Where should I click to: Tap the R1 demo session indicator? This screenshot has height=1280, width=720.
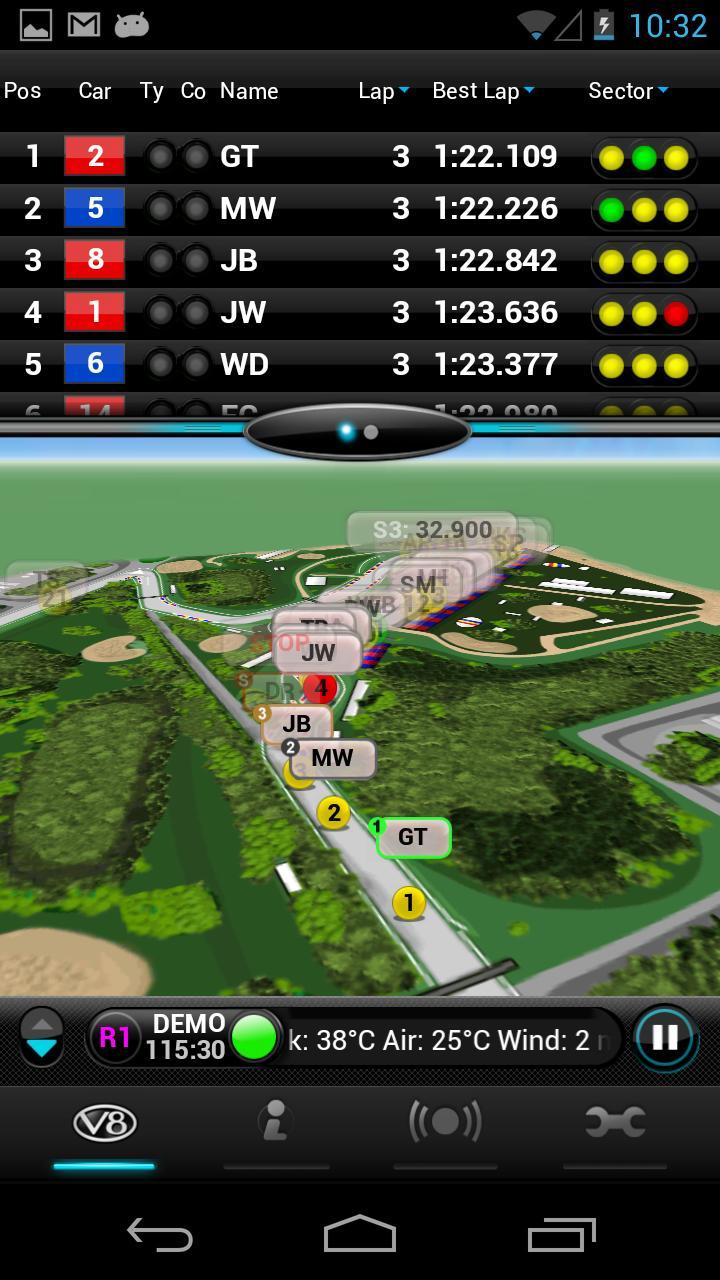(x=114, y=1038)
